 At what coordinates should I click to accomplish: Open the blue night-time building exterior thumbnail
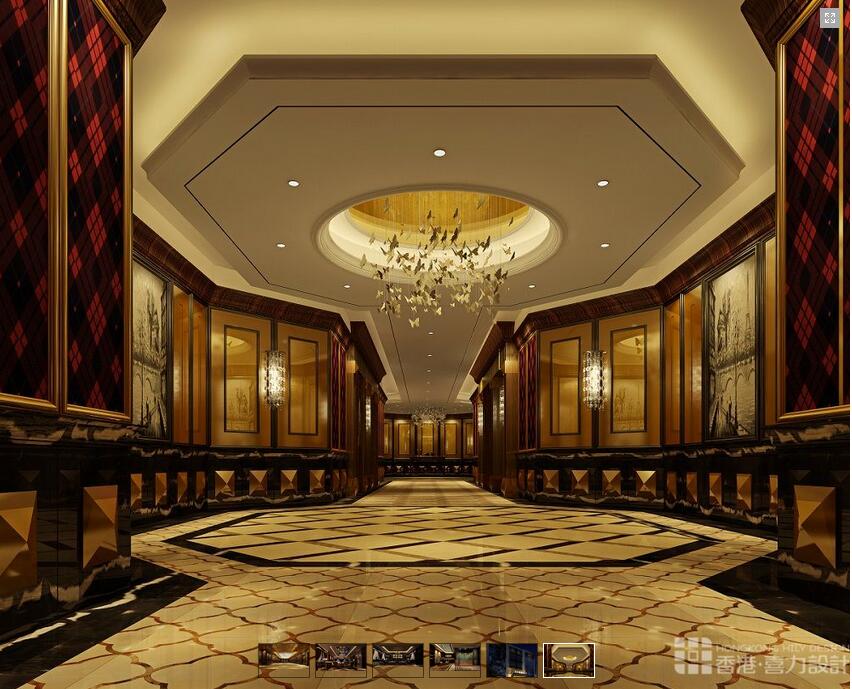pyautogui.click(x=512, y=659)
